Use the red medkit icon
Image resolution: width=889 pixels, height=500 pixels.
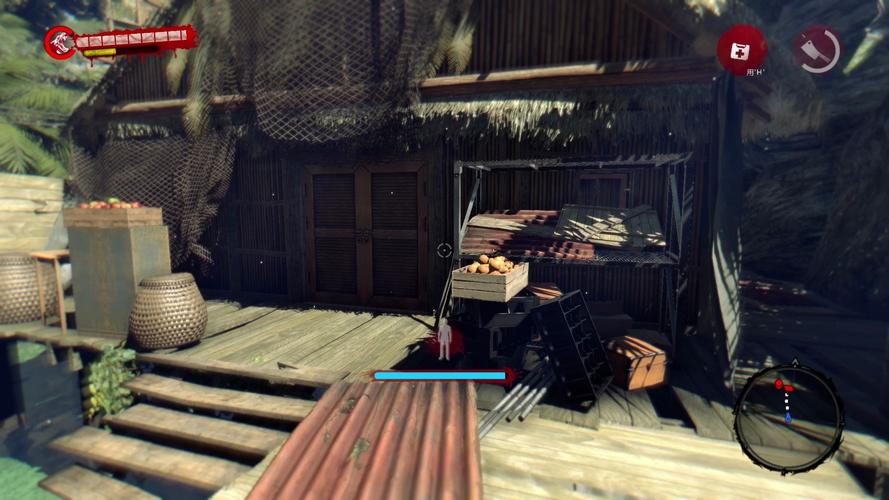741,47
